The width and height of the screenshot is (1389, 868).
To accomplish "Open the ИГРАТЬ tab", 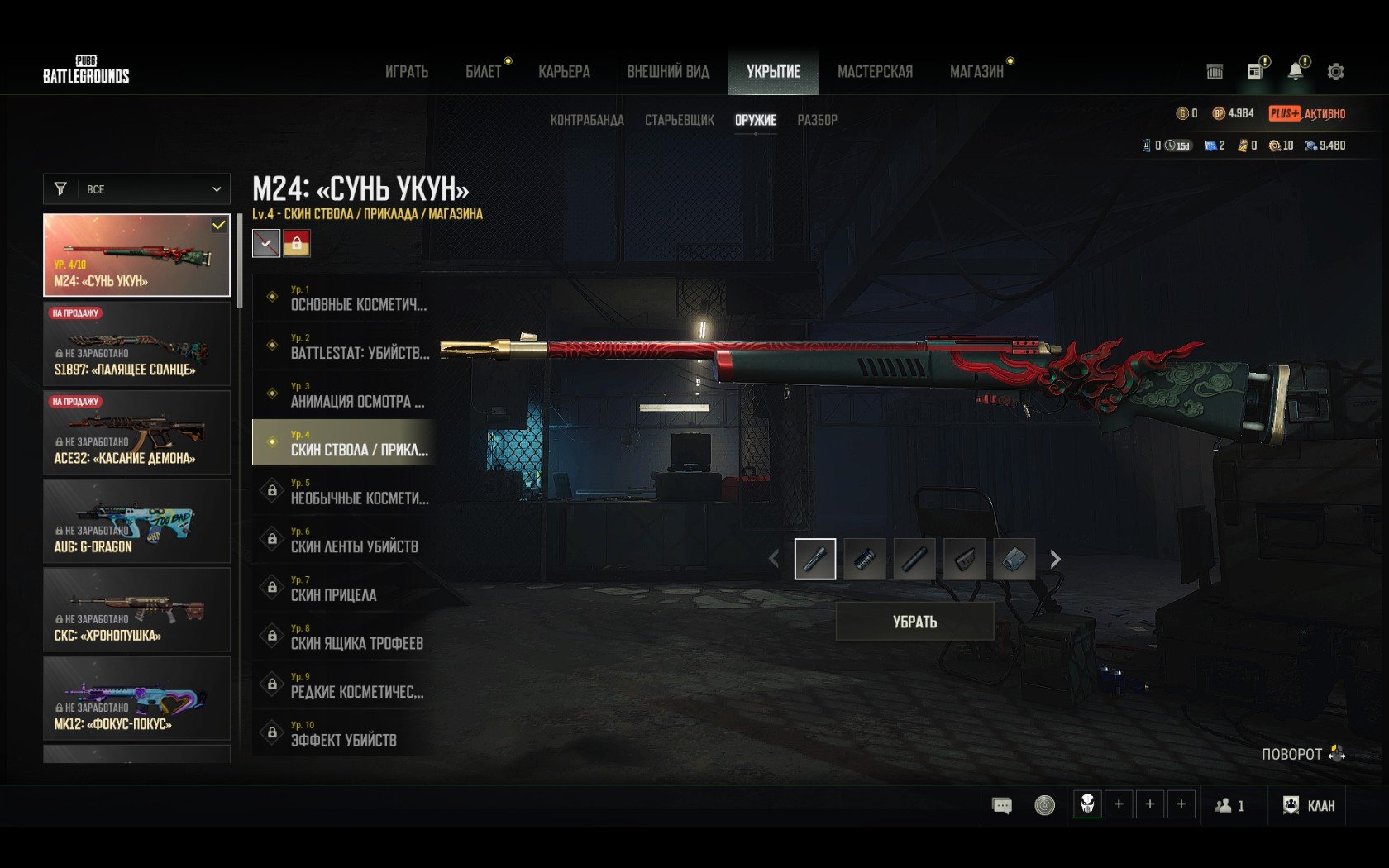I will point(407,72).
